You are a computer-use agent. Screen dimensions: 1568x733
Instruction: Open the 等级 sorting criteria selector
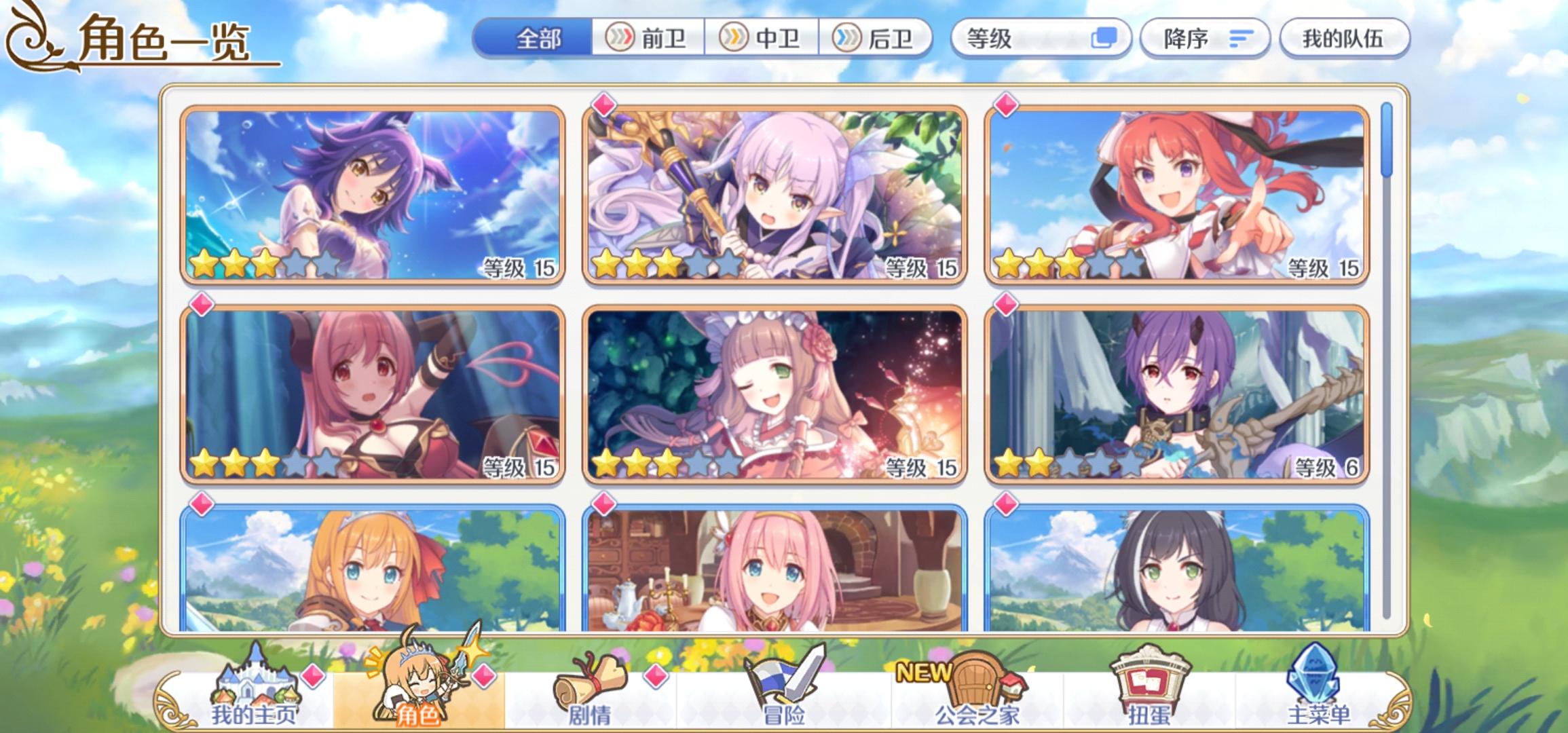[1018, 40]
